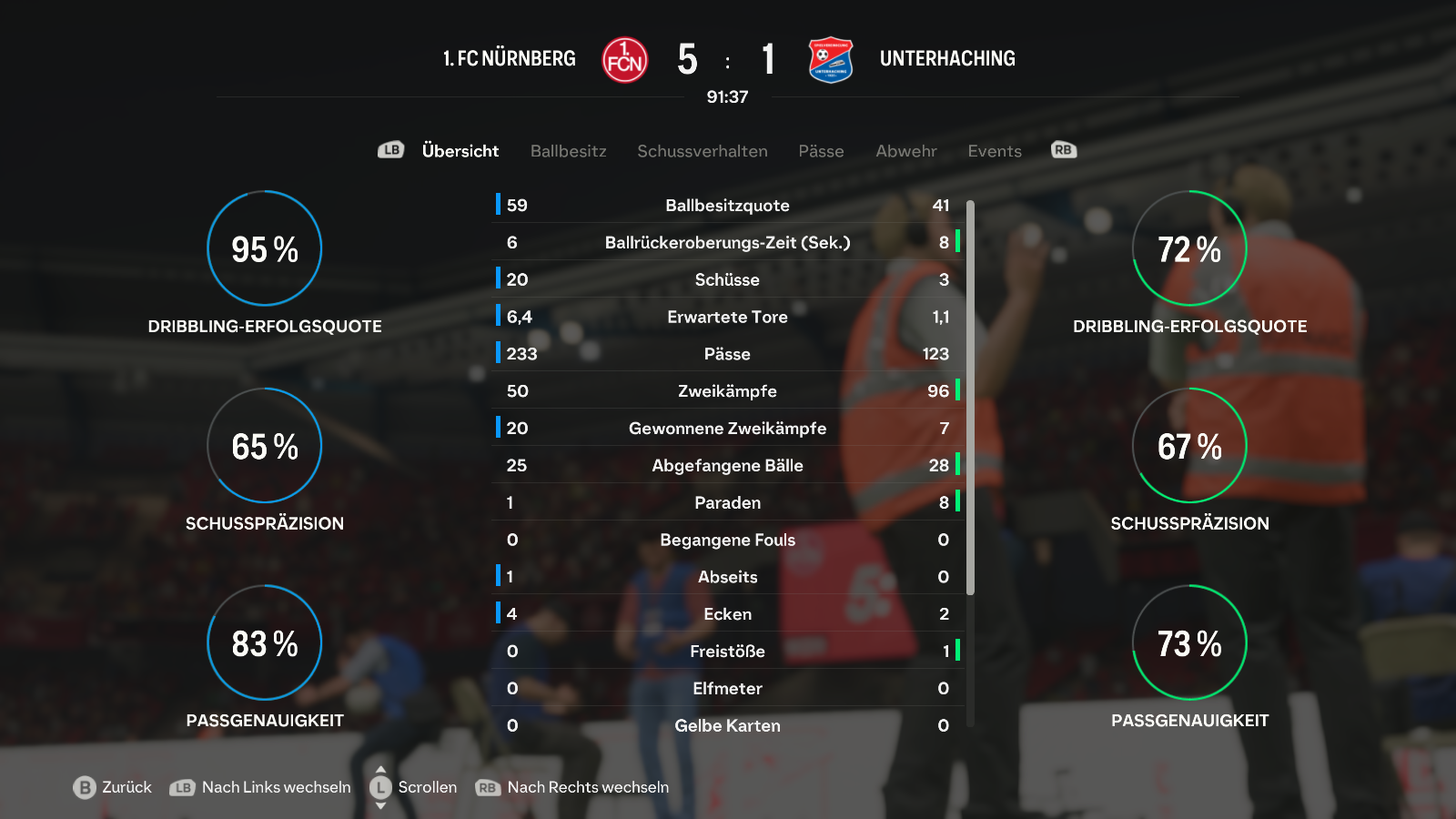Choose Nach Rechts wechseln
This screenshot has width=1456, height=819.
(573, 787)
